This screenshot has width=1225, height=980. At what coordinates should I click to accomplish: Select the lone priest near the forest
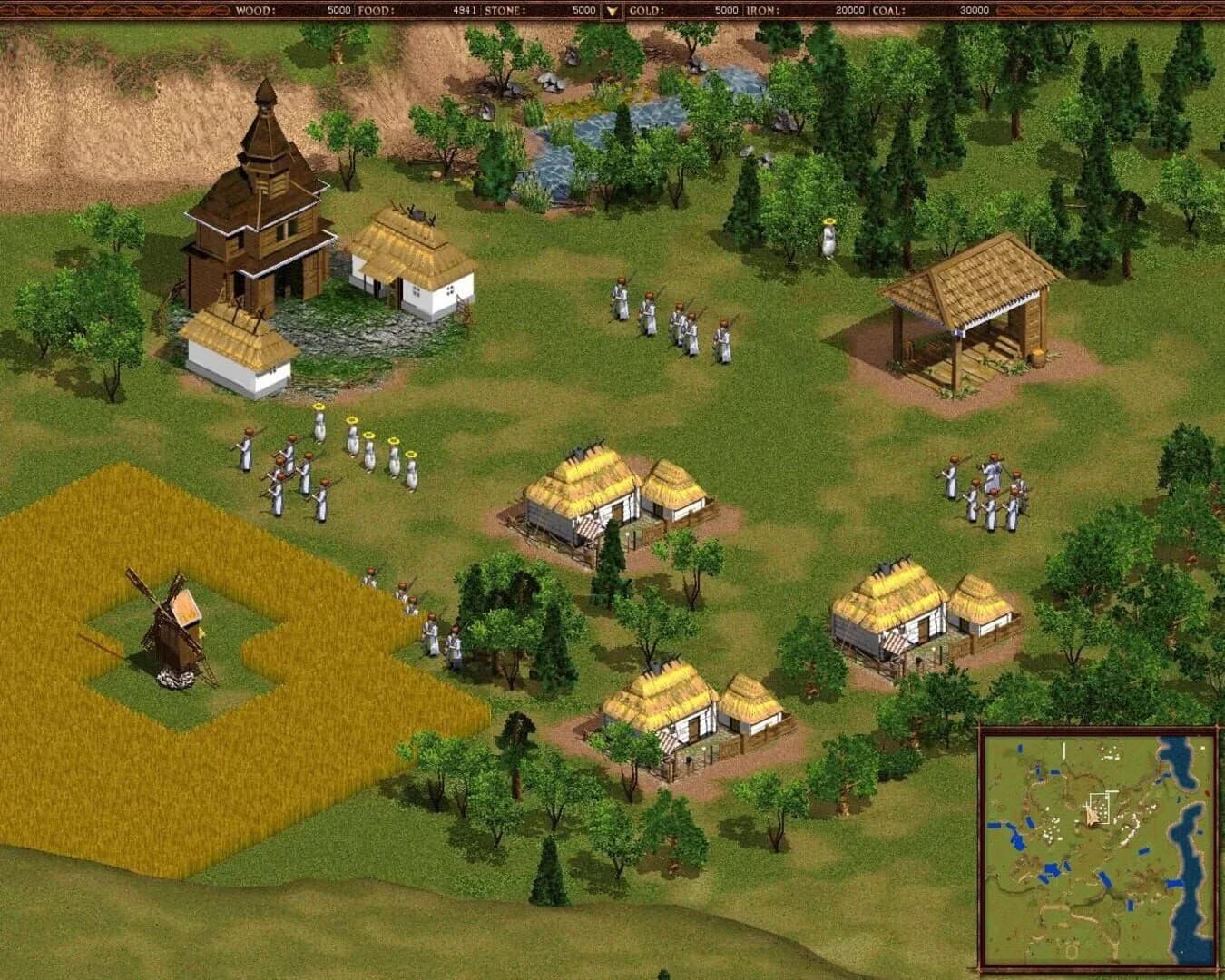pos(828,240)
